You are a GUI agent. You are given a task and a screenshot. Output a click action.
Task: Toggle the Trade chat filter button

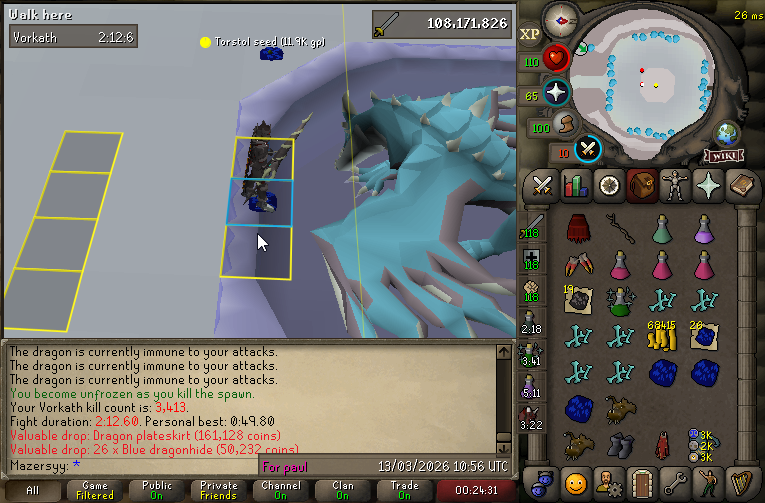click(x=404, y=491)
